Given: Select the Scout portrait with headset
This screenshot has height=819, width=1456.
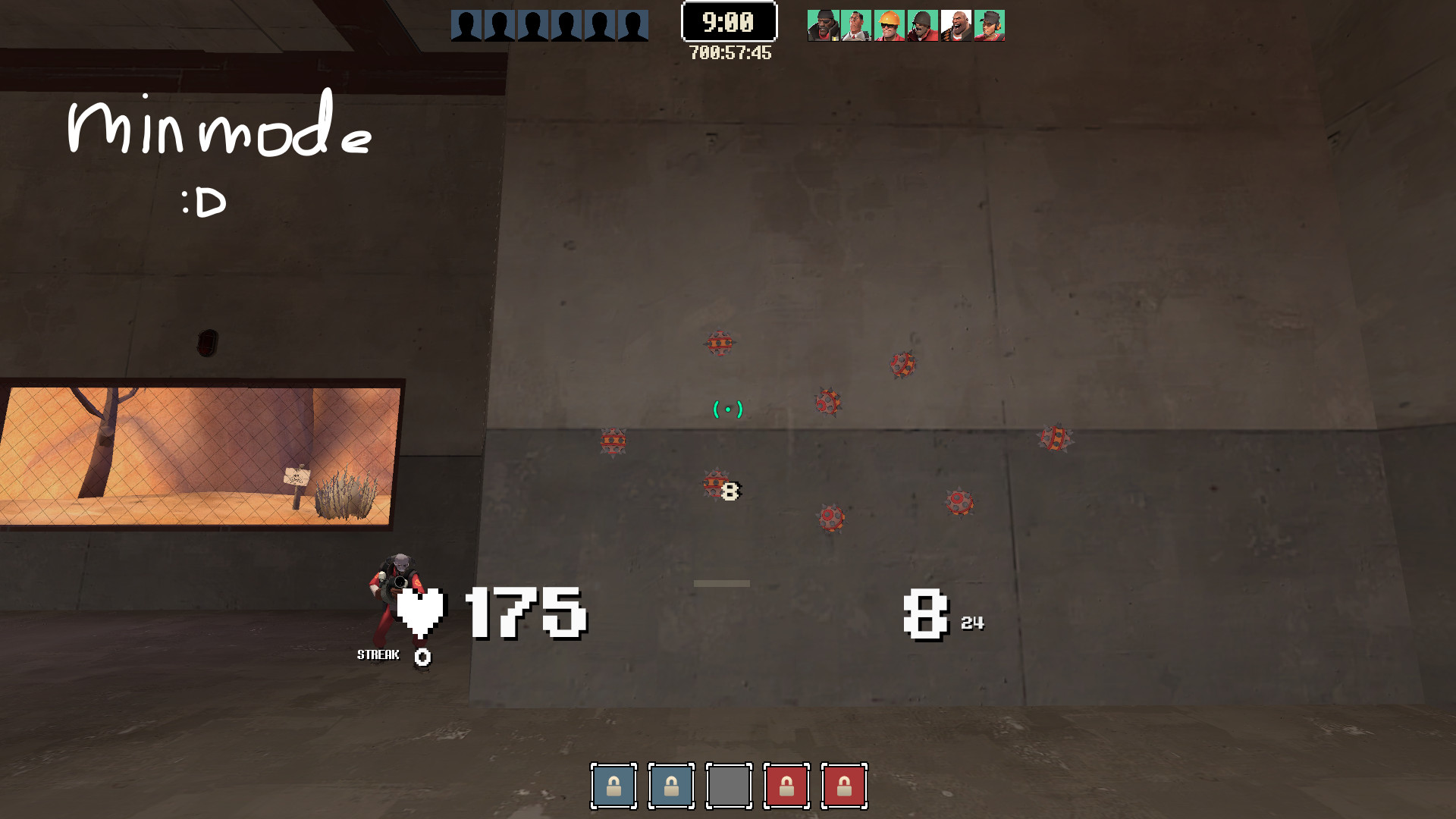Looking at the screenshot, I should point(987,24).
